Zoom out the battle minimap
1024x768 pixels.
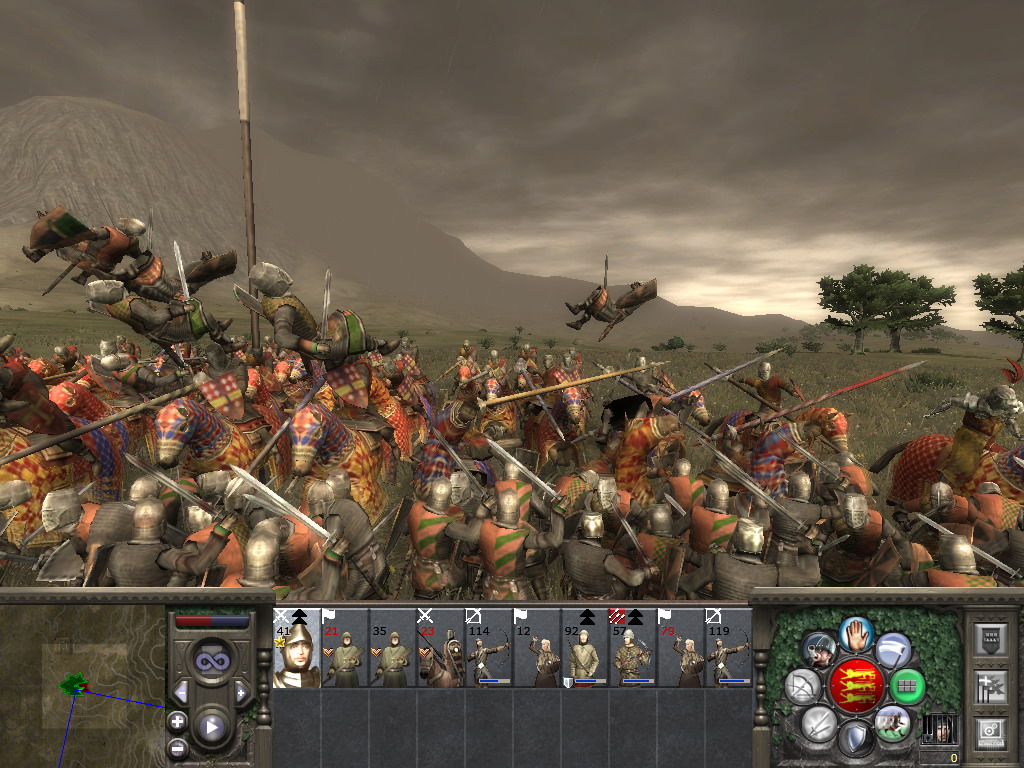point(177,746)
